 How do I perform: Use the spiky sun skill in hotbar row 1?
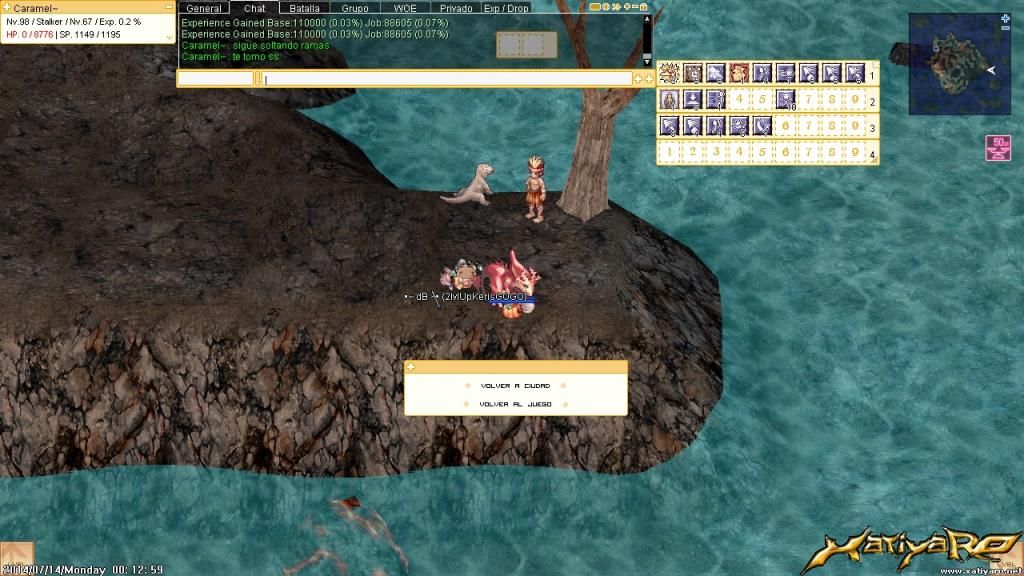tap(669, 73)
